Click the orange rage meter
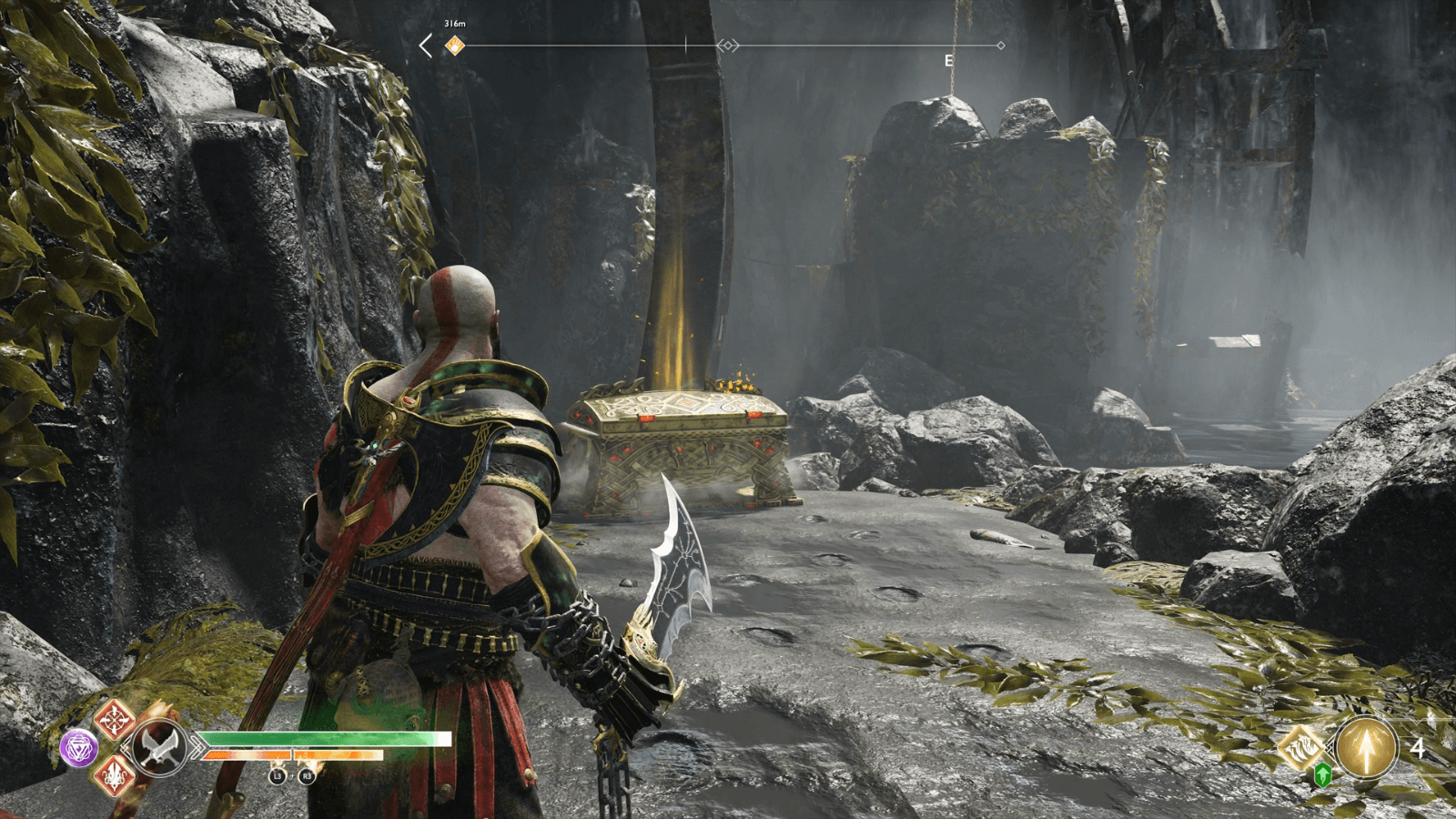This screenshot has height=819, width=1456. [290, 754]
